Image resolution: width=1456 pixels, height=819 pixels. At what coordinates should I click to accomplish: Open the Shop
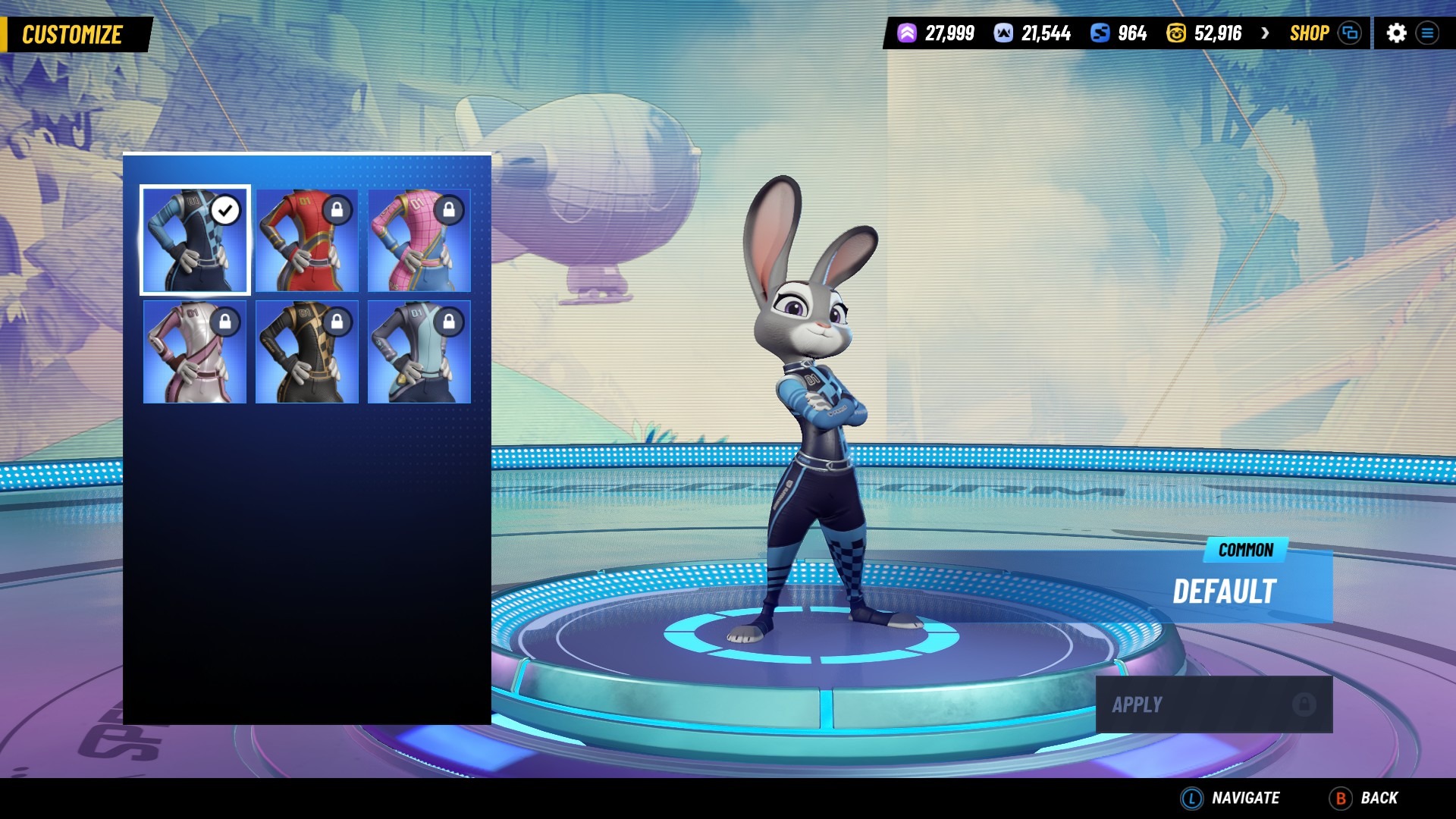point(1309,33)
